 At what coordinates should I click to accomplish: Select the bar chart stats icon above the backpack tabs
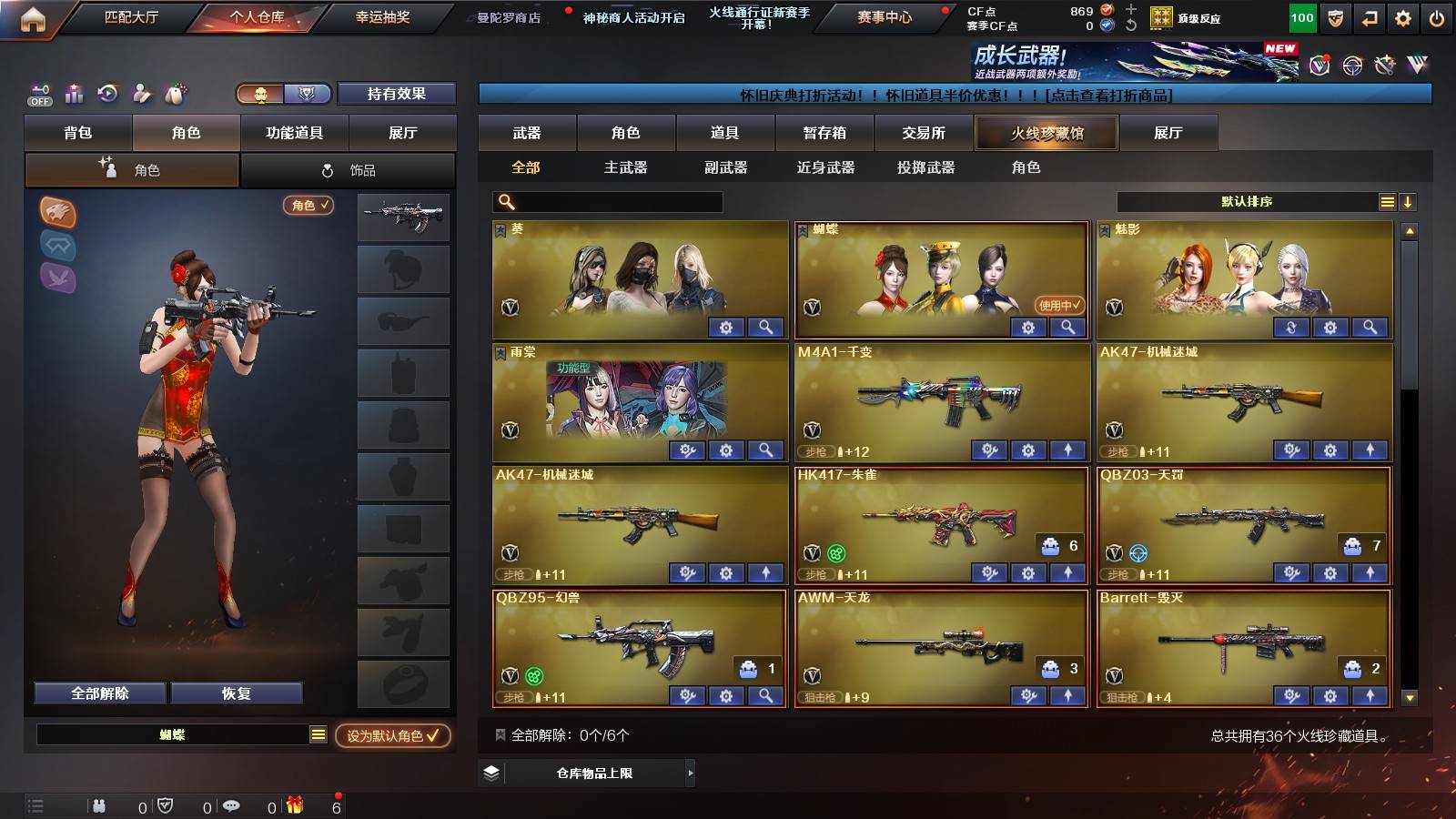point(73,94)
